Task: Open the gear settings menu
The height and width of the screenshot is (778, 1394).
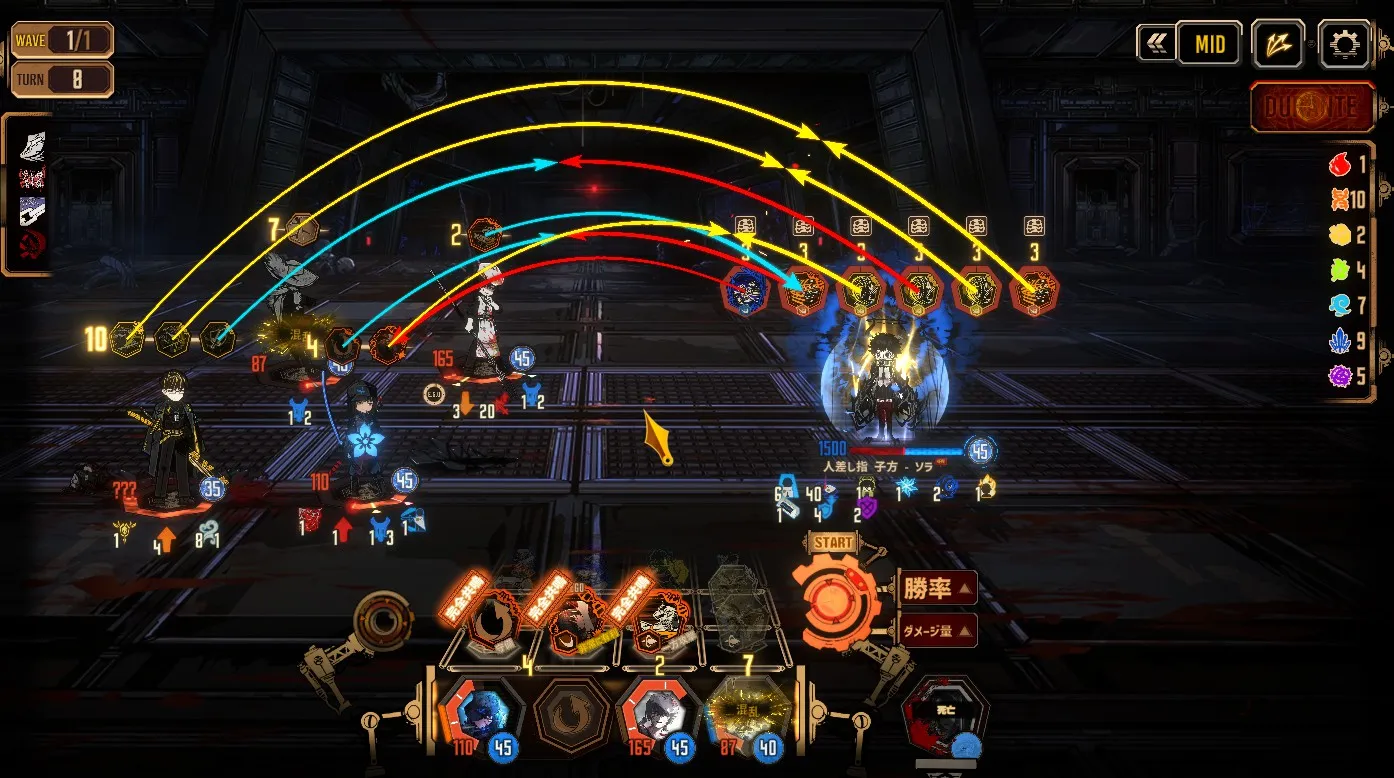Action: point(1345,43)
